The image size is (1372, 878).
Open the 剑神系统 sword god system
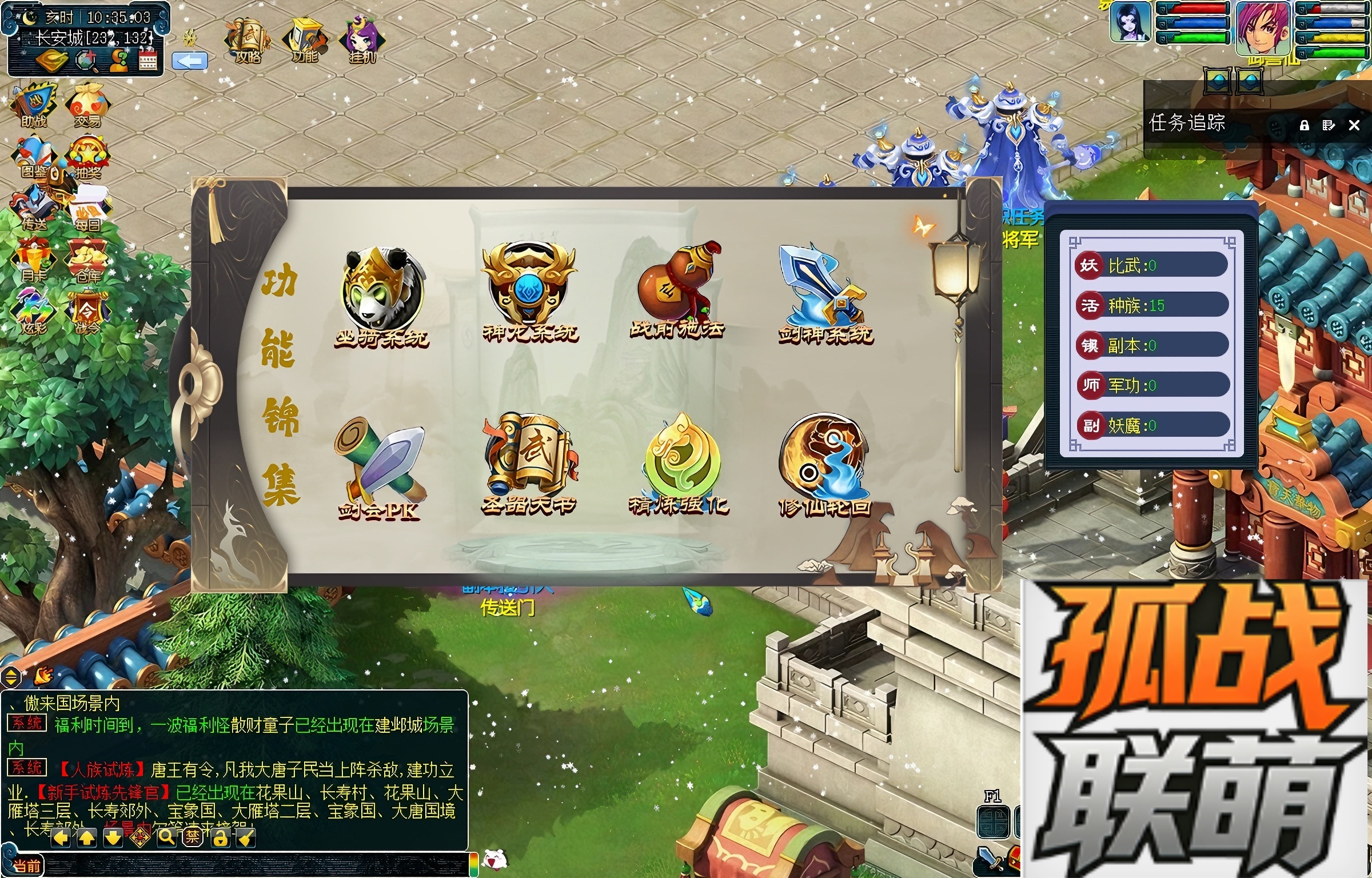(x=825, y=293)
